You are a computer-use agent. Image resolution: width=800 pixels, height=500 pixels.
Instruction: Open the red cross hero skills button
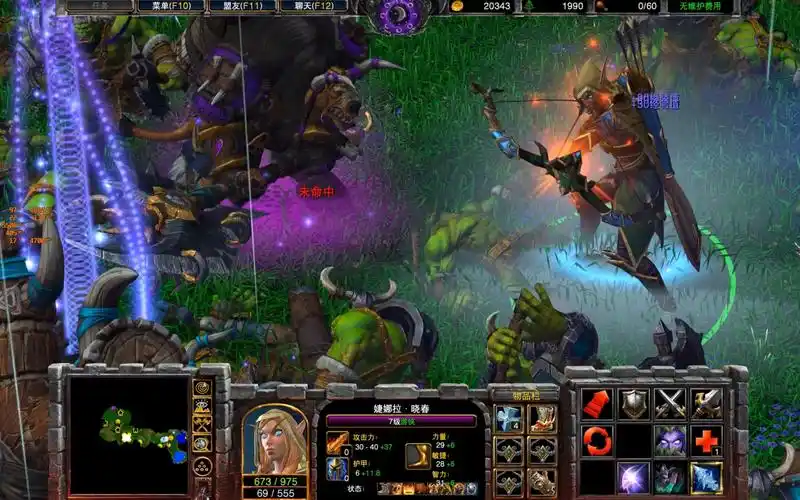(x=706, y=440)
